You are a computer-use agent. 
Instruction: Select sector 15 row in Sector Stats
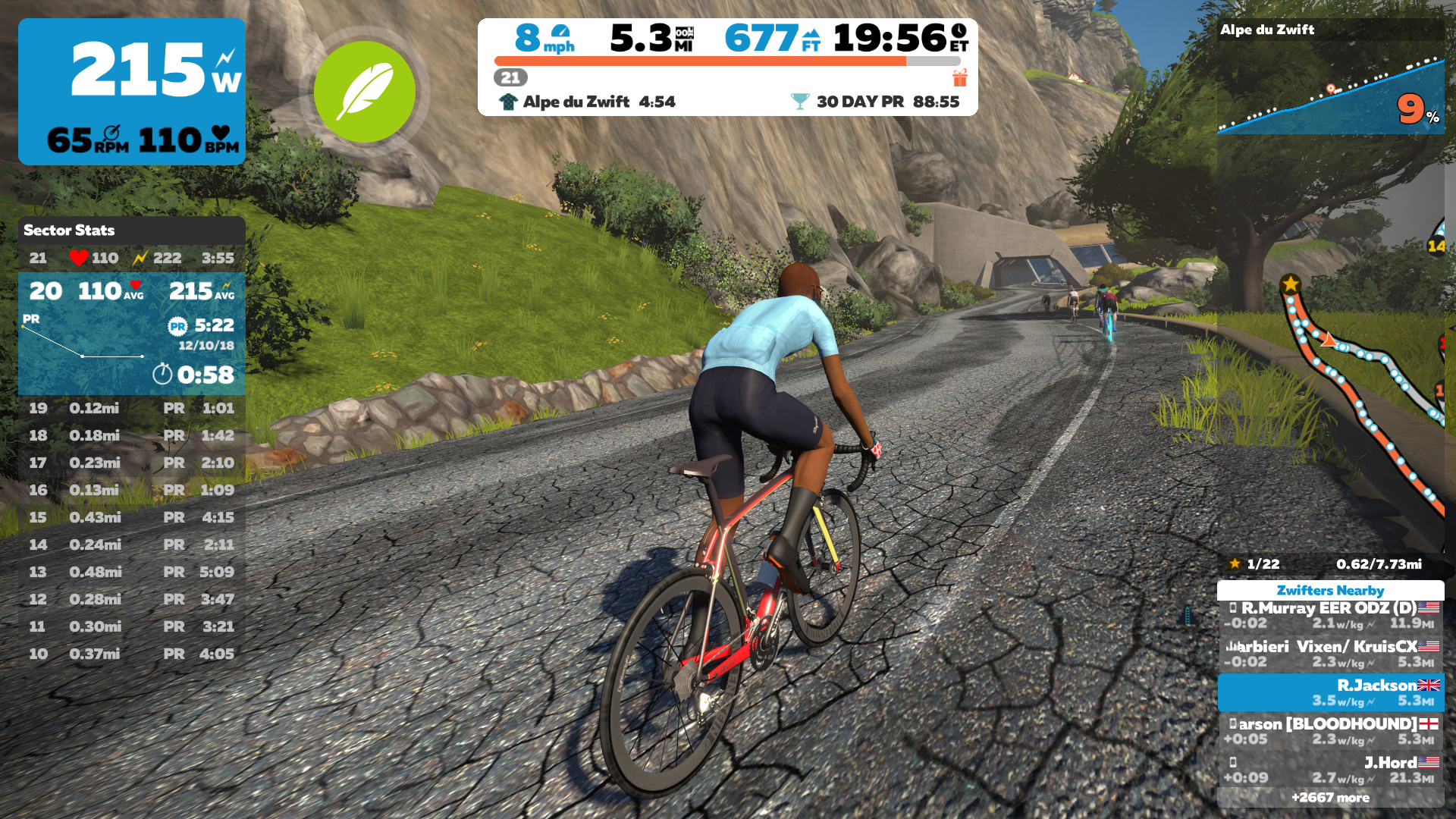click(x=131, y=517)
